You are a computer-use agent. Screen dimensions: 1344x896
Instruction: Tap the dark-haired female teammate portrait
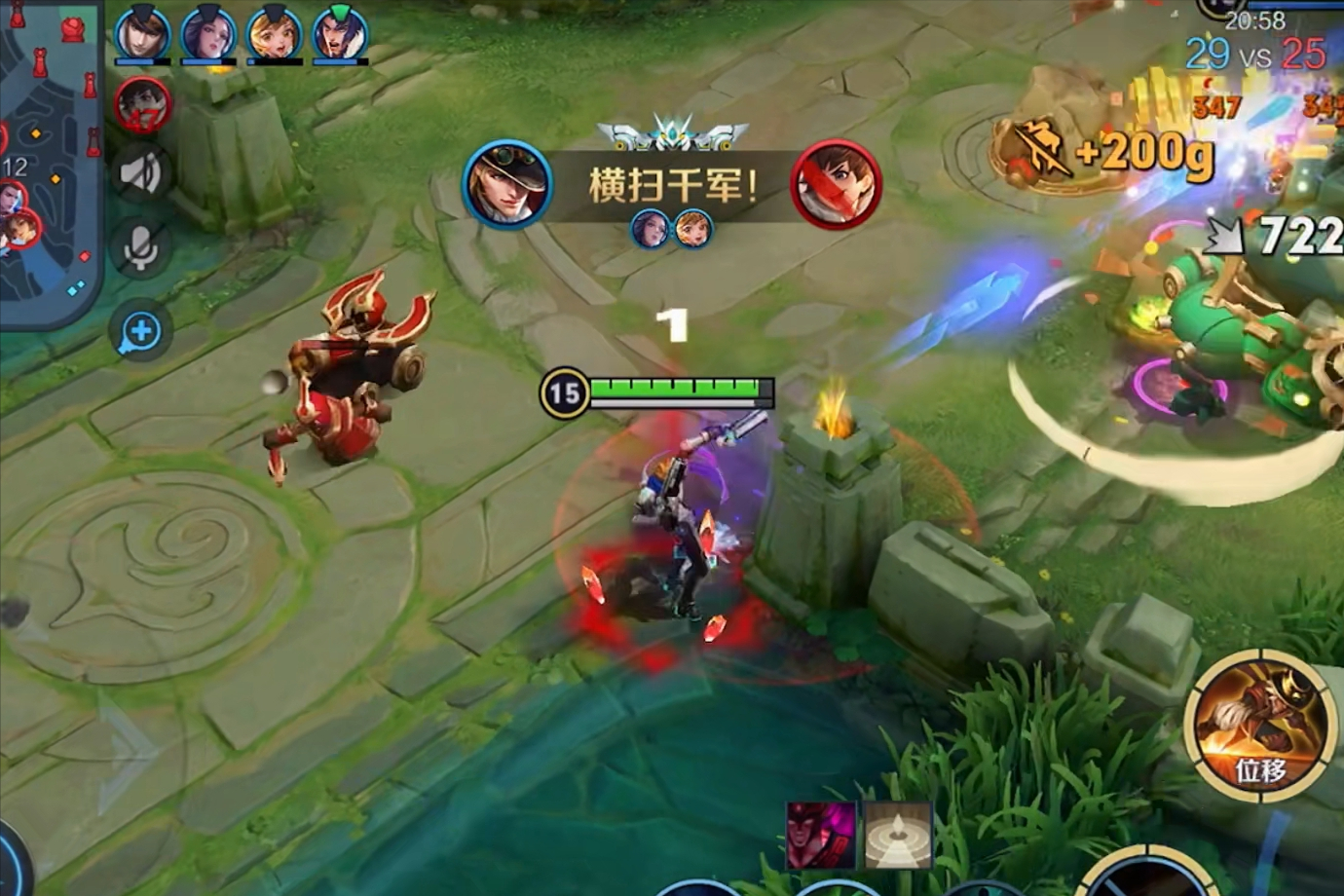208,34
